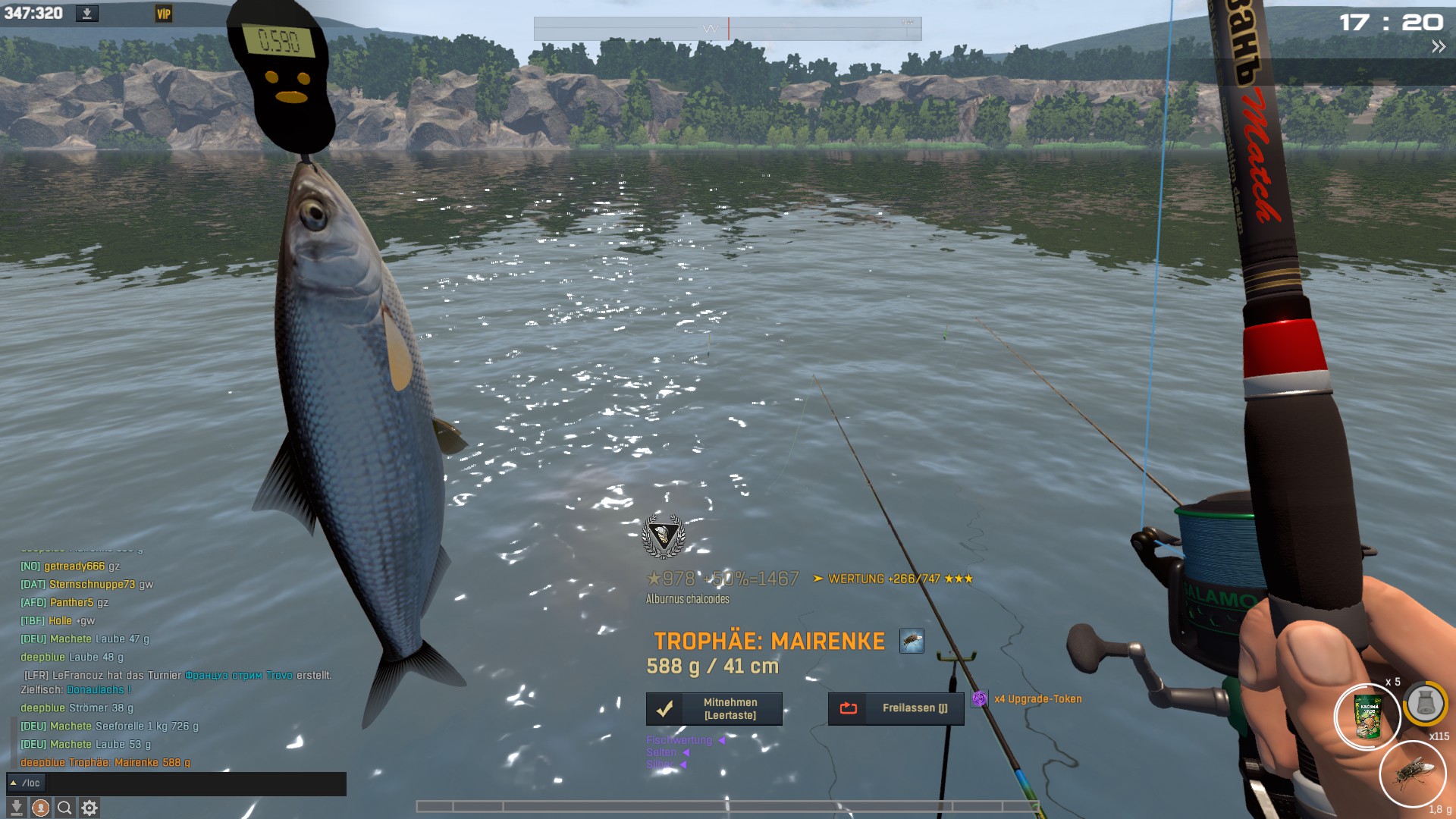Image resolution: width=1456 pixels, height=819 pixels.
Task: Select the groundbait bag slot
Action: pos(1367,717)
